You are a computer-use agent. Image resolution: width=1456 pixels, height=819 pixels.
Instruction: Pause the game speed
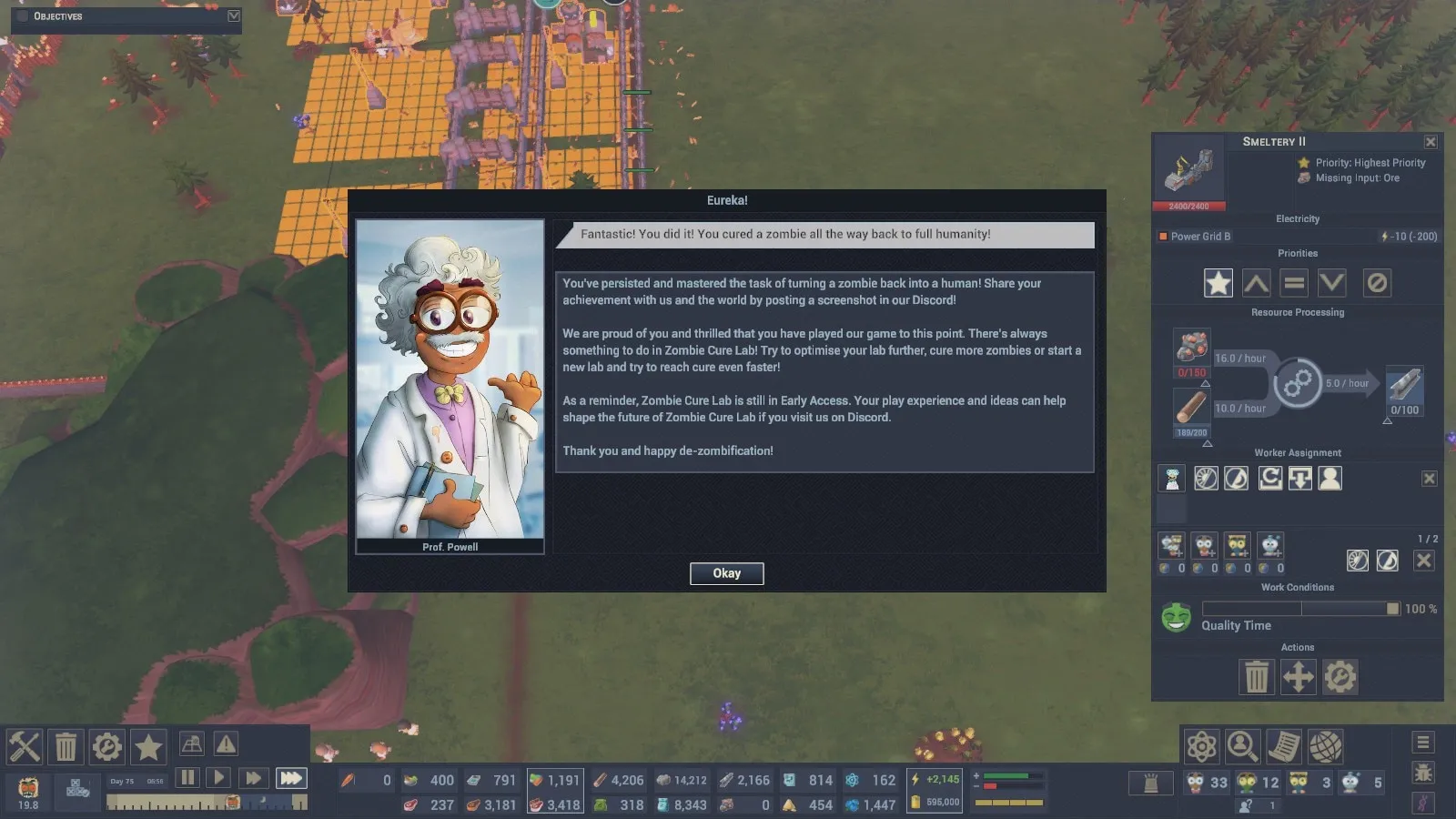187,778
